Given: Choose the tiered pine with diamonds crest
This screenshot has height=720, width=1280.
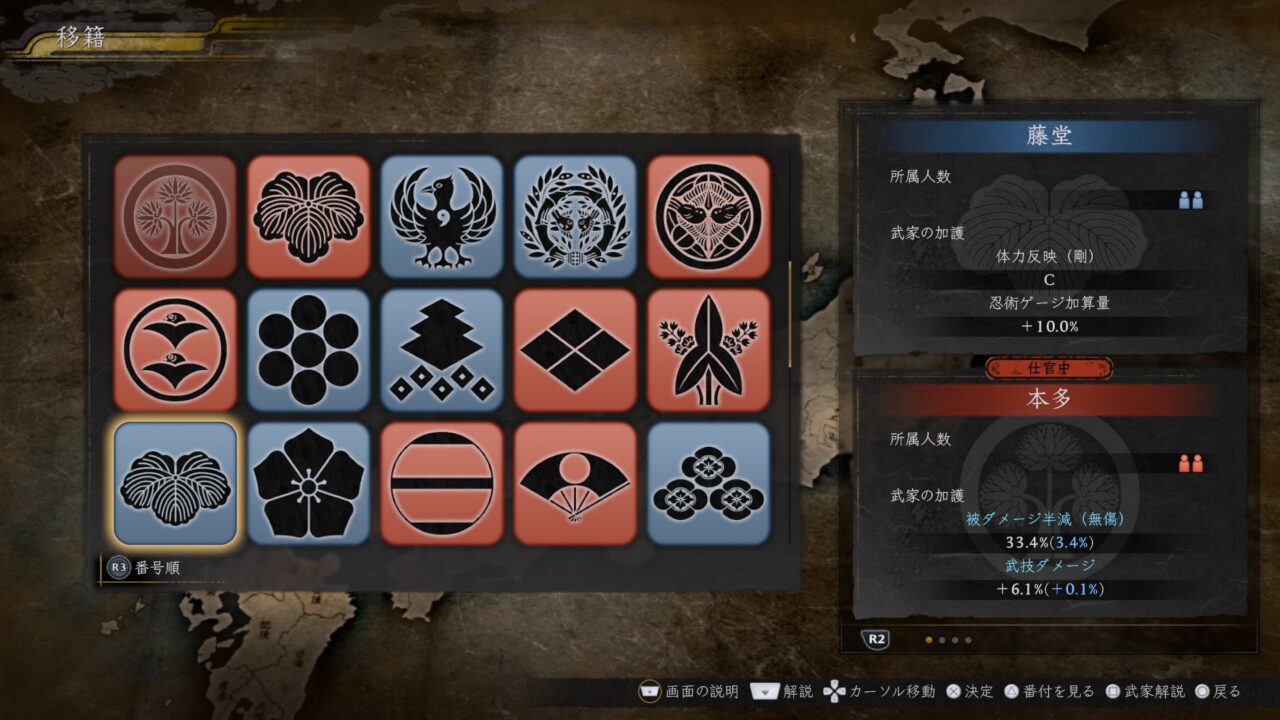Looking at the screenshot, I should point(442,350).
